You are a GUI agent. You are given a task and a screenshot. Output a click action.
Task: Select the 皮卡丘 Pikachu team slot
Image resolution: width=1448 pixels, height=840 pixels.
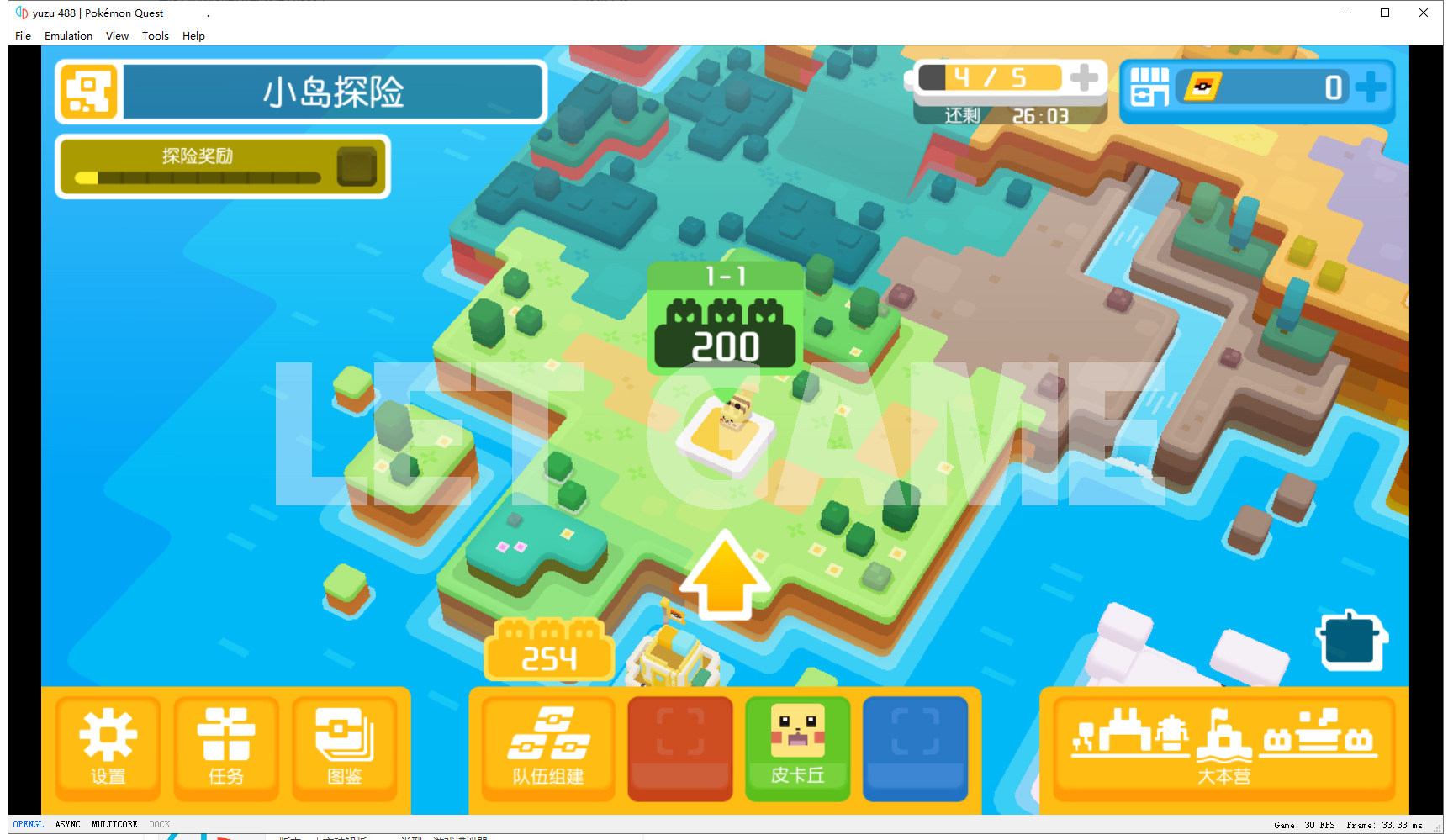coord(797,747)
